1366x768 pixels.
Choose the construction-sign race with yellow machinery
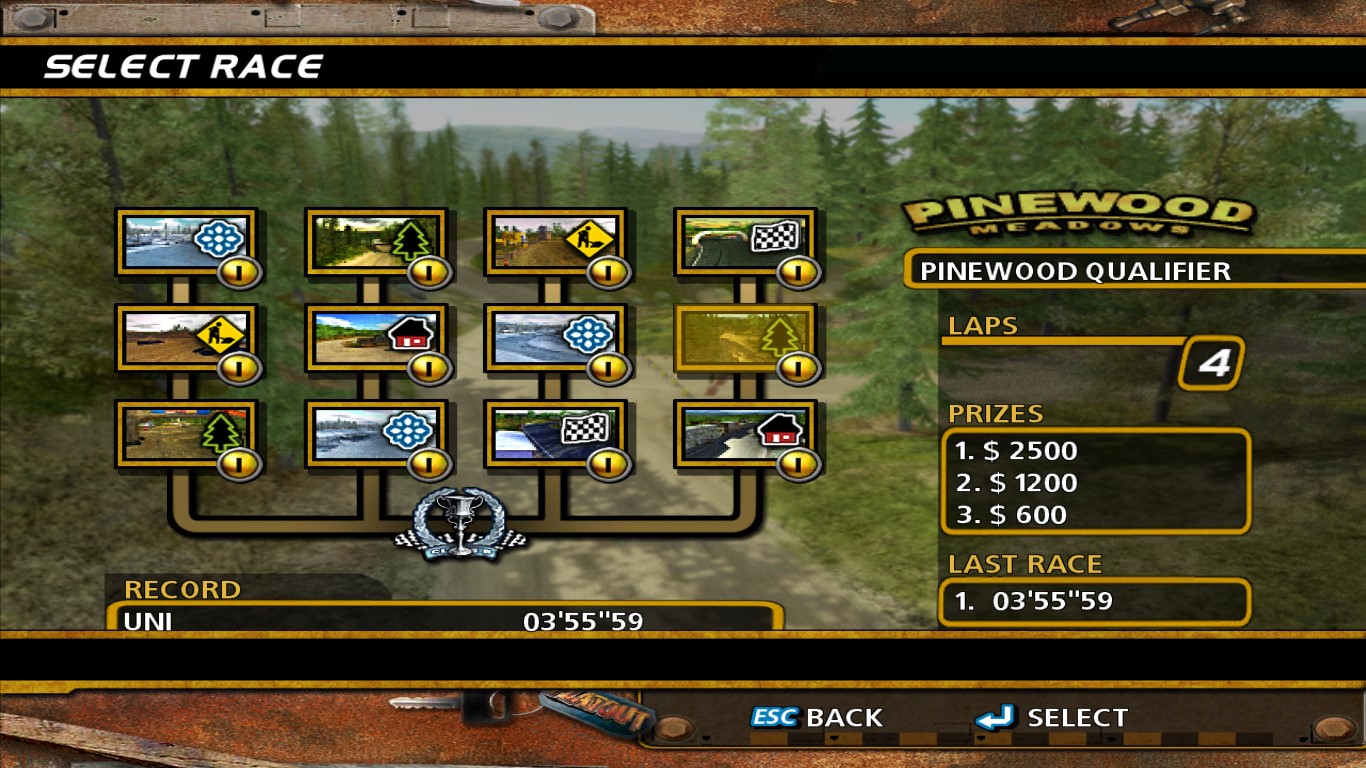click(x=555, y=242)
